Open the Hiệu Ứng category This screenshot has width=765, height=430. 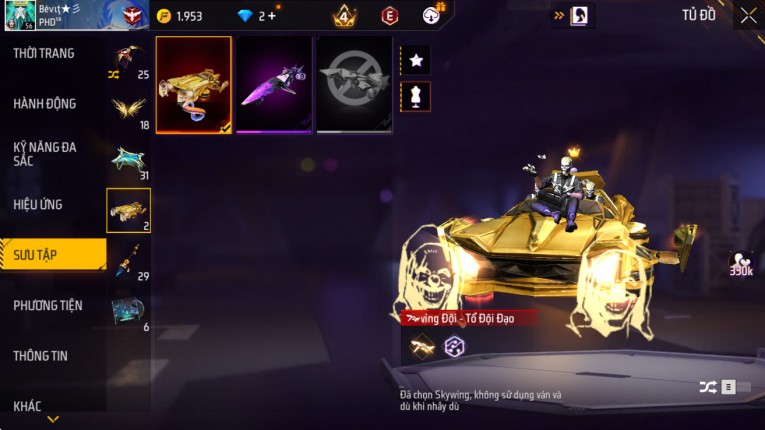click(40, 204)
